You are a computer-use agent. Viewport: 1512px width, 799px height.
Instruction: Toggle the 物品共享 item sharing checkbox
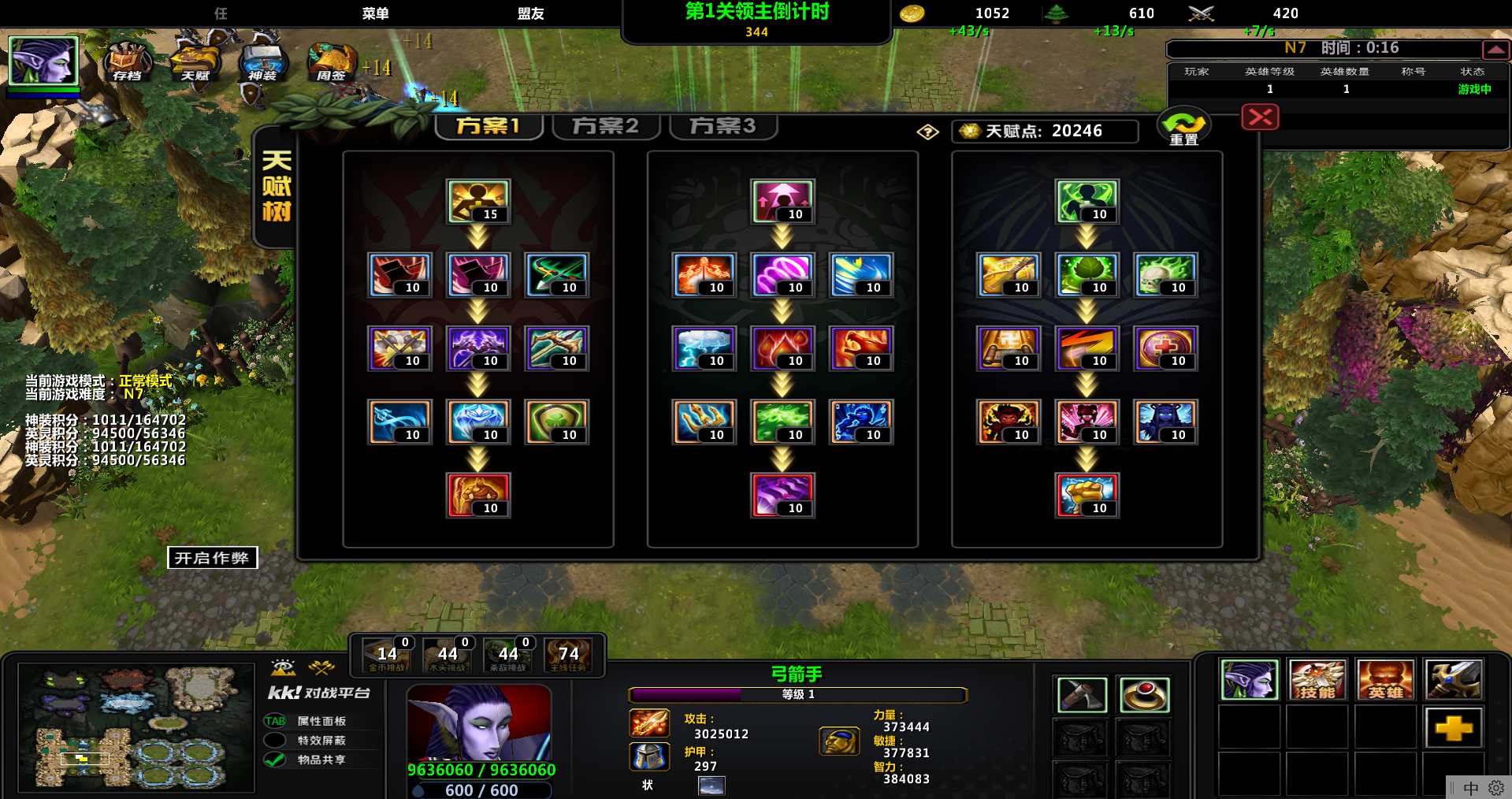275,760
